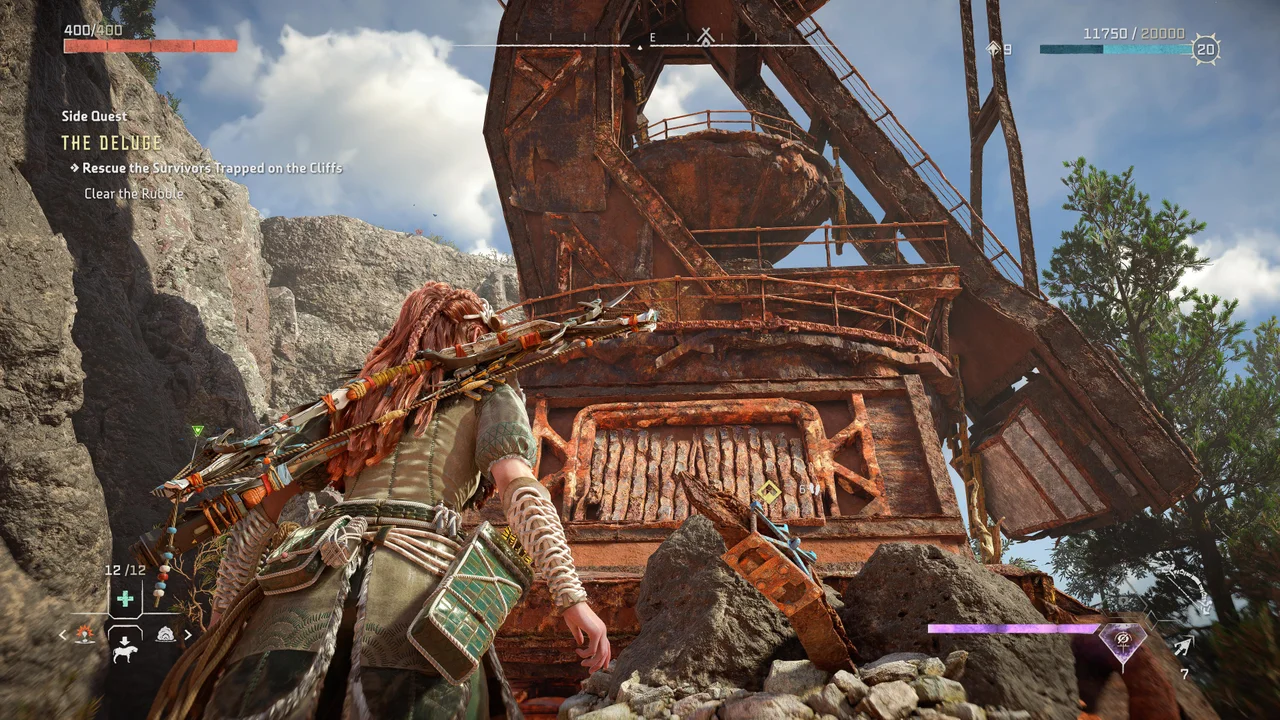This screenshot has height=720, width=1280.
Task: Cycle tools with the left arrow
Action: pyautogui.click(x=63, y=634)
